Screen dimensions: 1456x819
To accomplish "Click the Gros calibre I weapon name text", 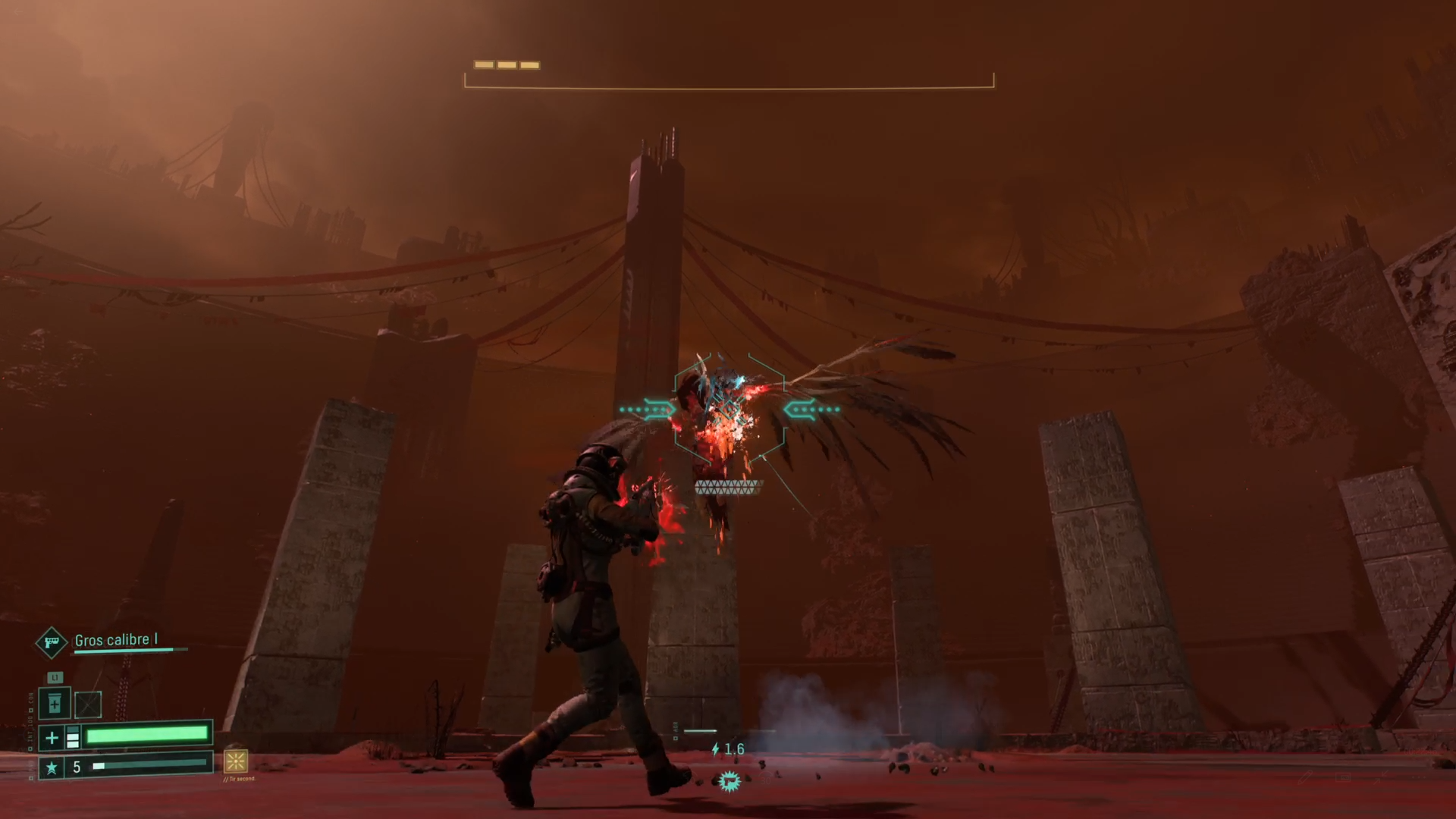I will [x=116, y=640].
